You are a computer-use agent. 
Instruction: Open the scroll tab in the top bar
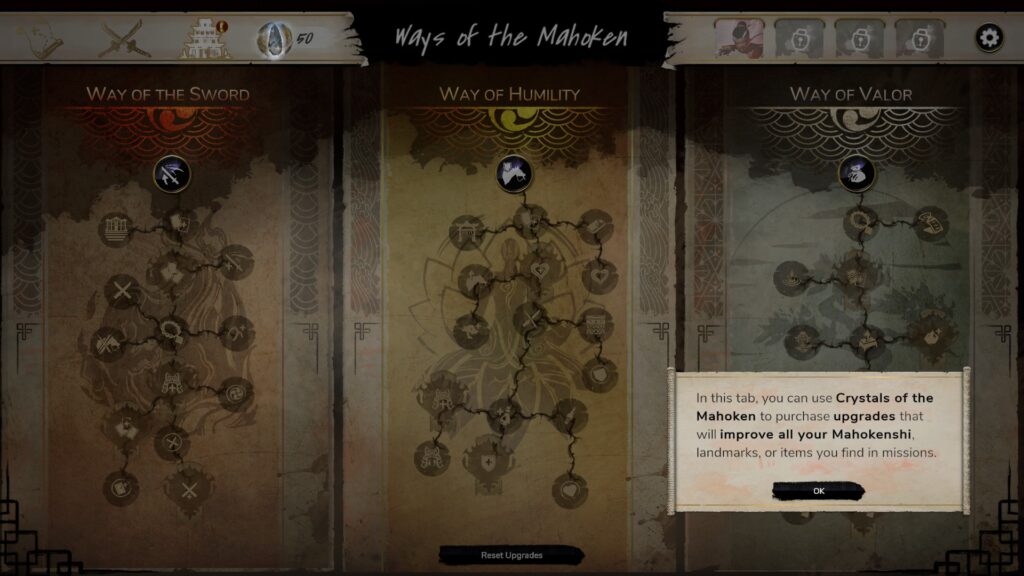pos(41,39)
